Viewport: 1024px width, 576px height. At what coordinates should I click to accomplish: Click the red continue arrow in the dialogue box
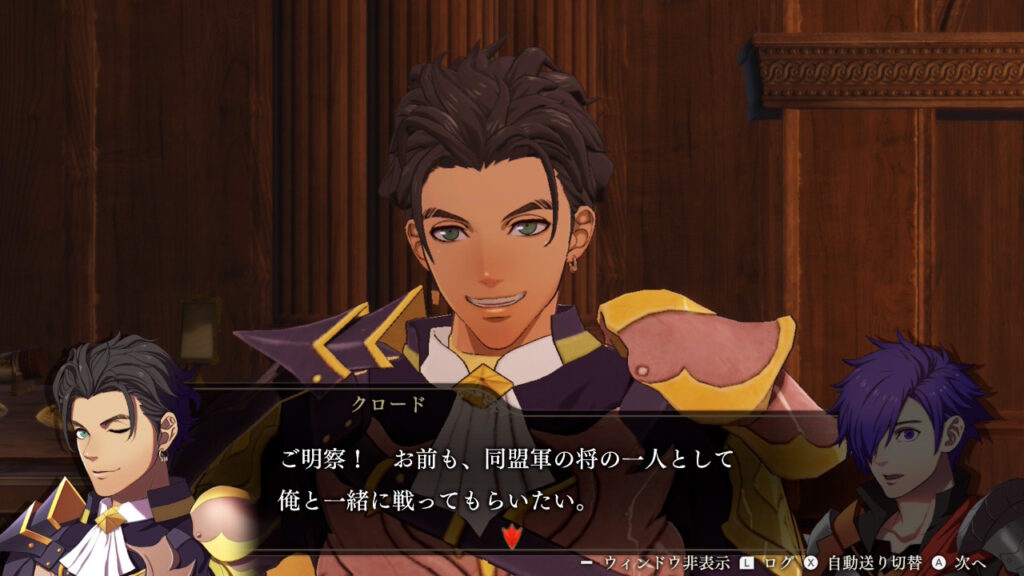tap(511, 537)
